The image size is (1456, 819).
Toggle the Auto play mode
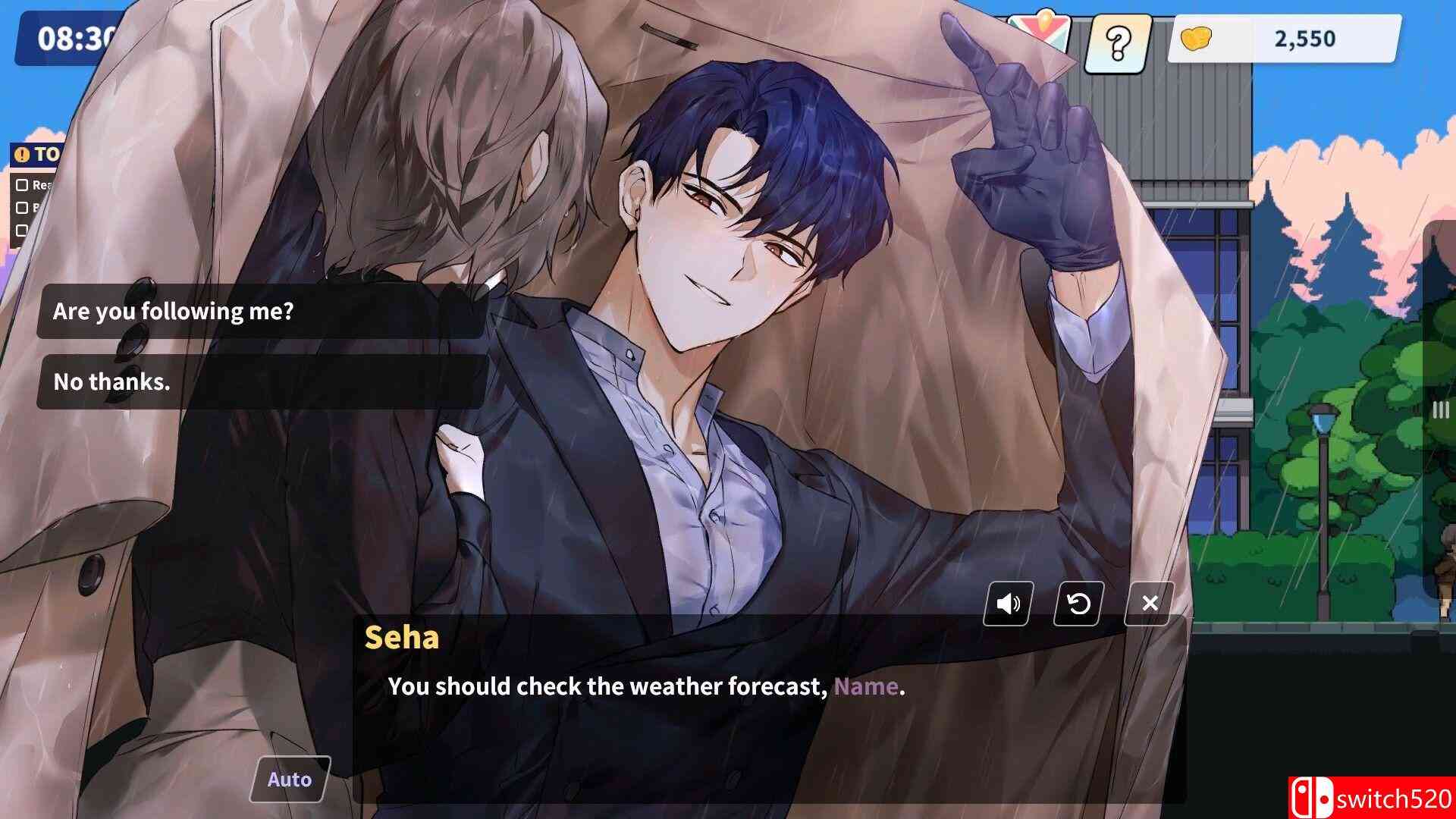point(289,778)
